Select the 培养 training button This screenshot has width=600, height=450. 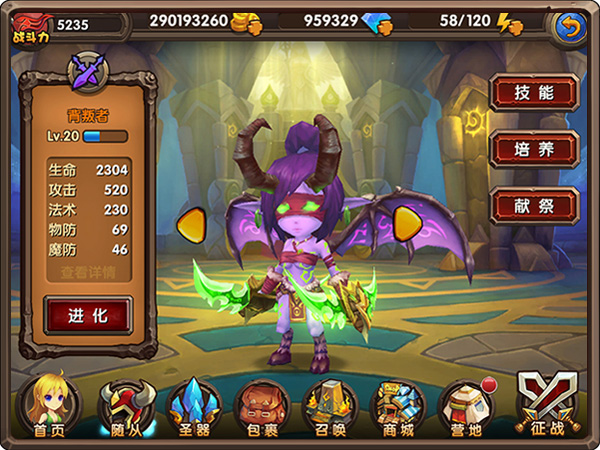click(x=534, y=149)
